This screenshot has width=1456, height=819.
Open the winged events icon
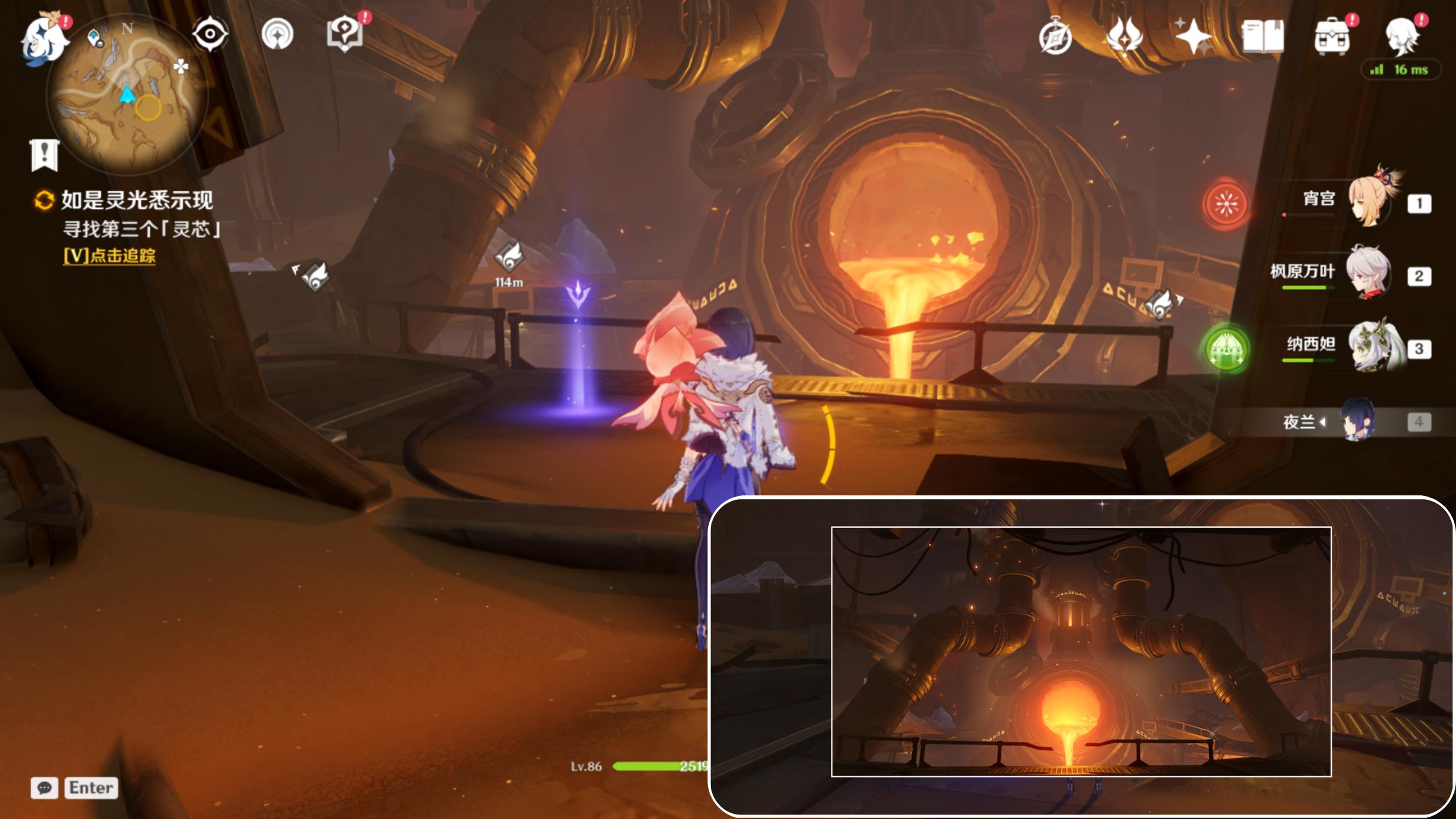click(1124, 36)
